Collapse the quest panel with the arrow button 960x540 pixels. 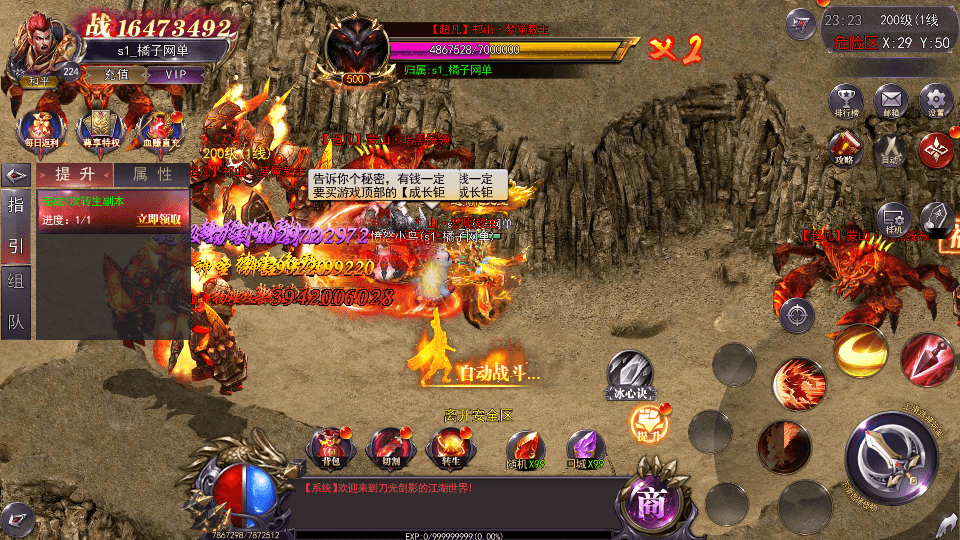(16, 174)
